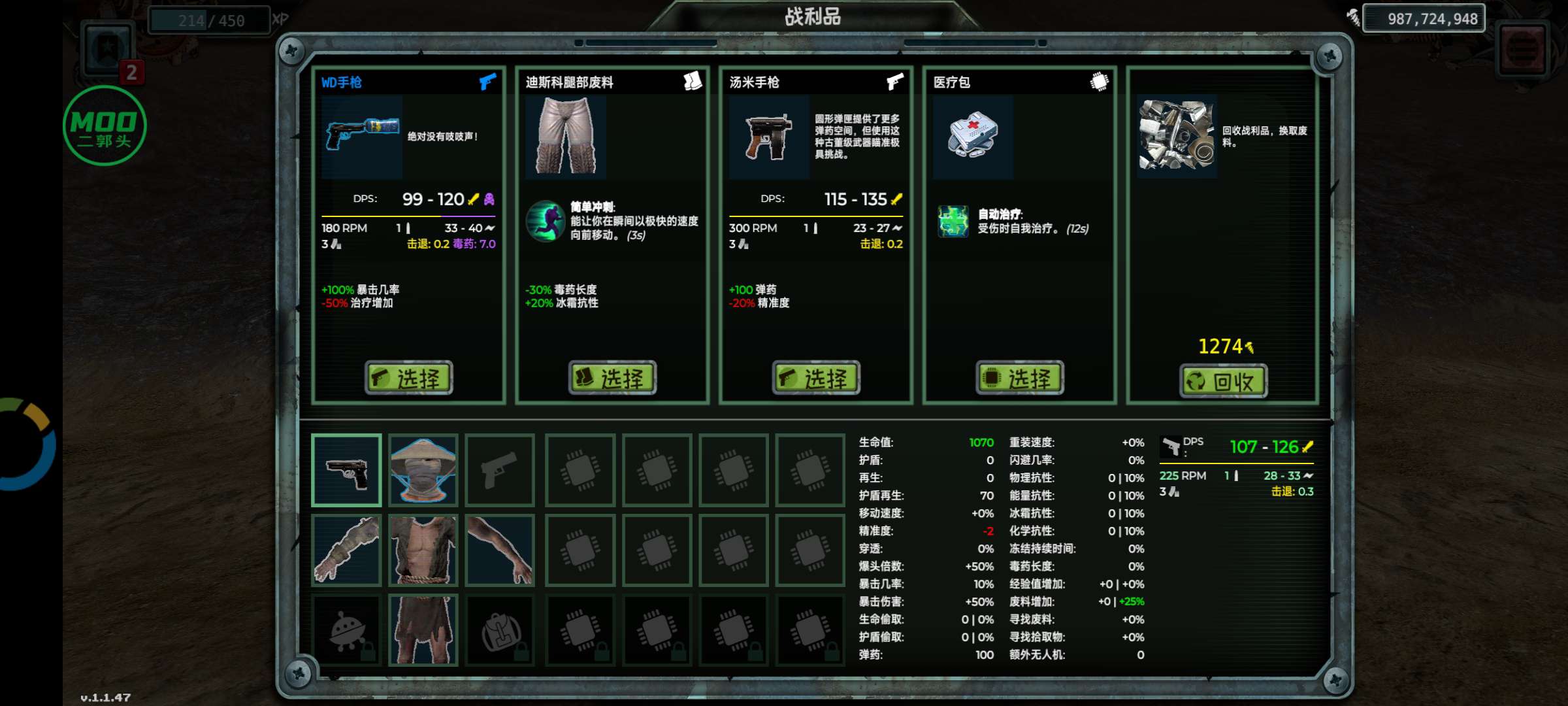Open the straw hat head equipment slot
Screen dimensions: 1568x706
tap(423, 470)
